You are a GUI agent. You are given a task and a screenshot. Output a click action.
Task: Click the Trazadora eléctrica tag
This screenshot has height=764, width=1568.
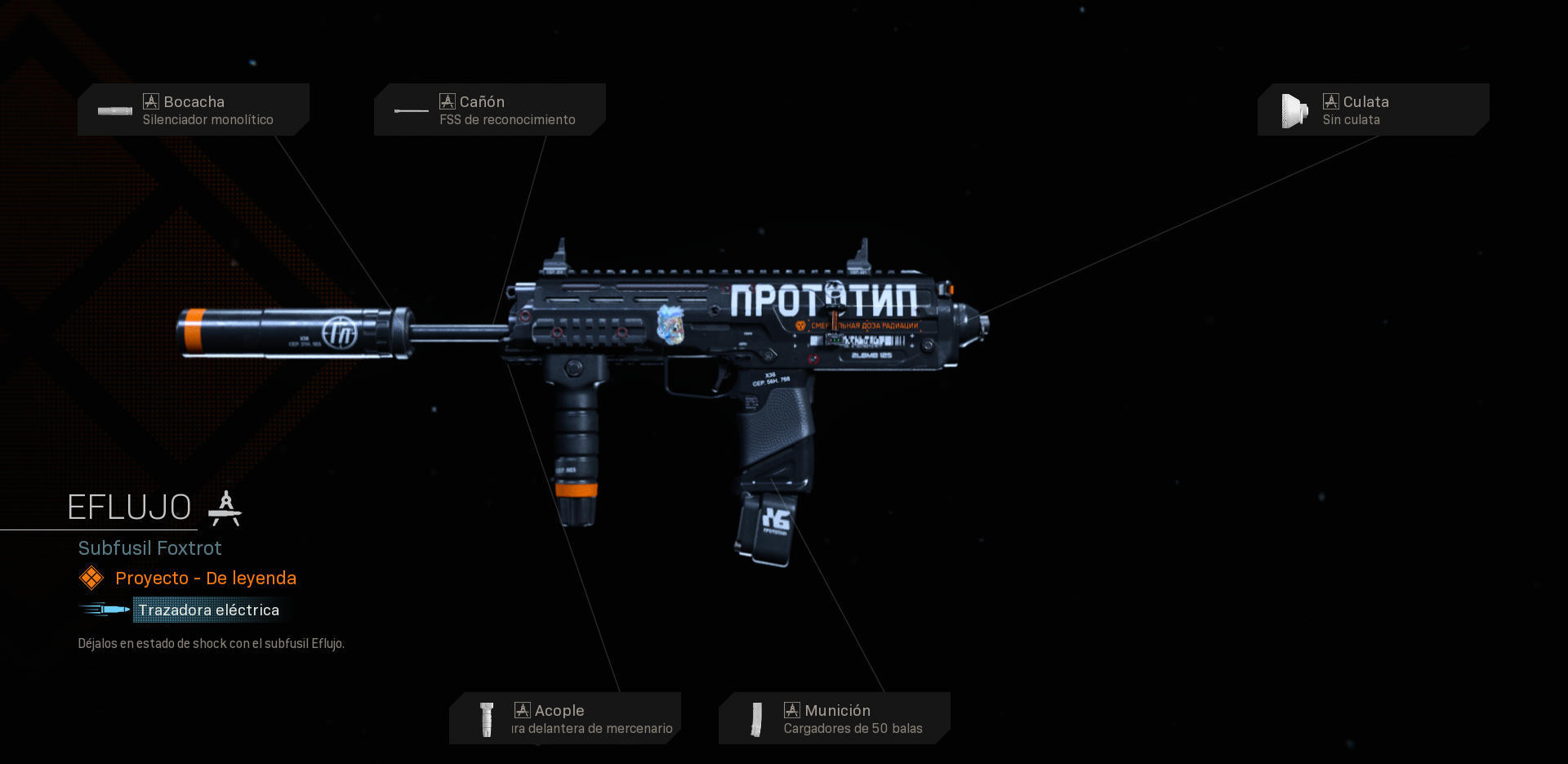click(x=207, y=610)
